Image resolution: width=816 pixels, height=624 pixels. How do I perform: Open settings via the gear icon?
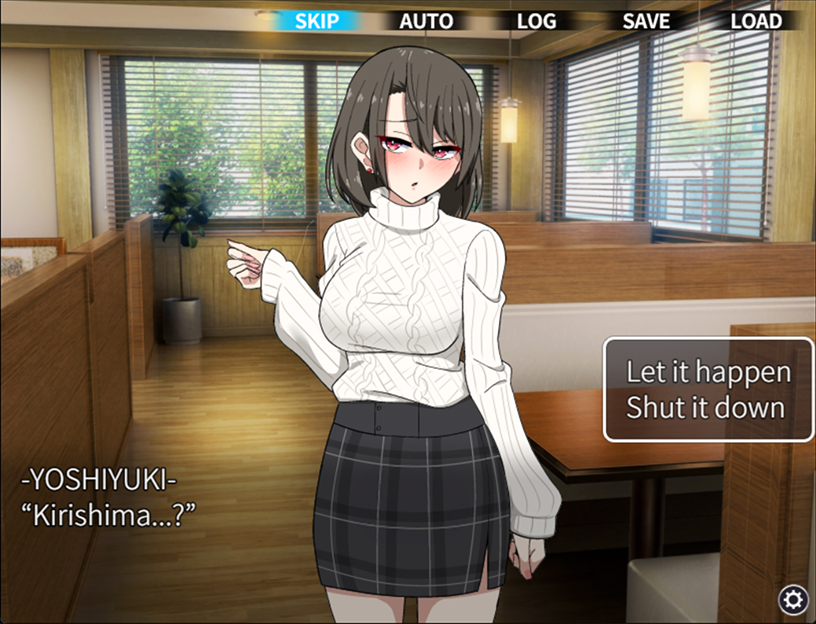[794, 599]
